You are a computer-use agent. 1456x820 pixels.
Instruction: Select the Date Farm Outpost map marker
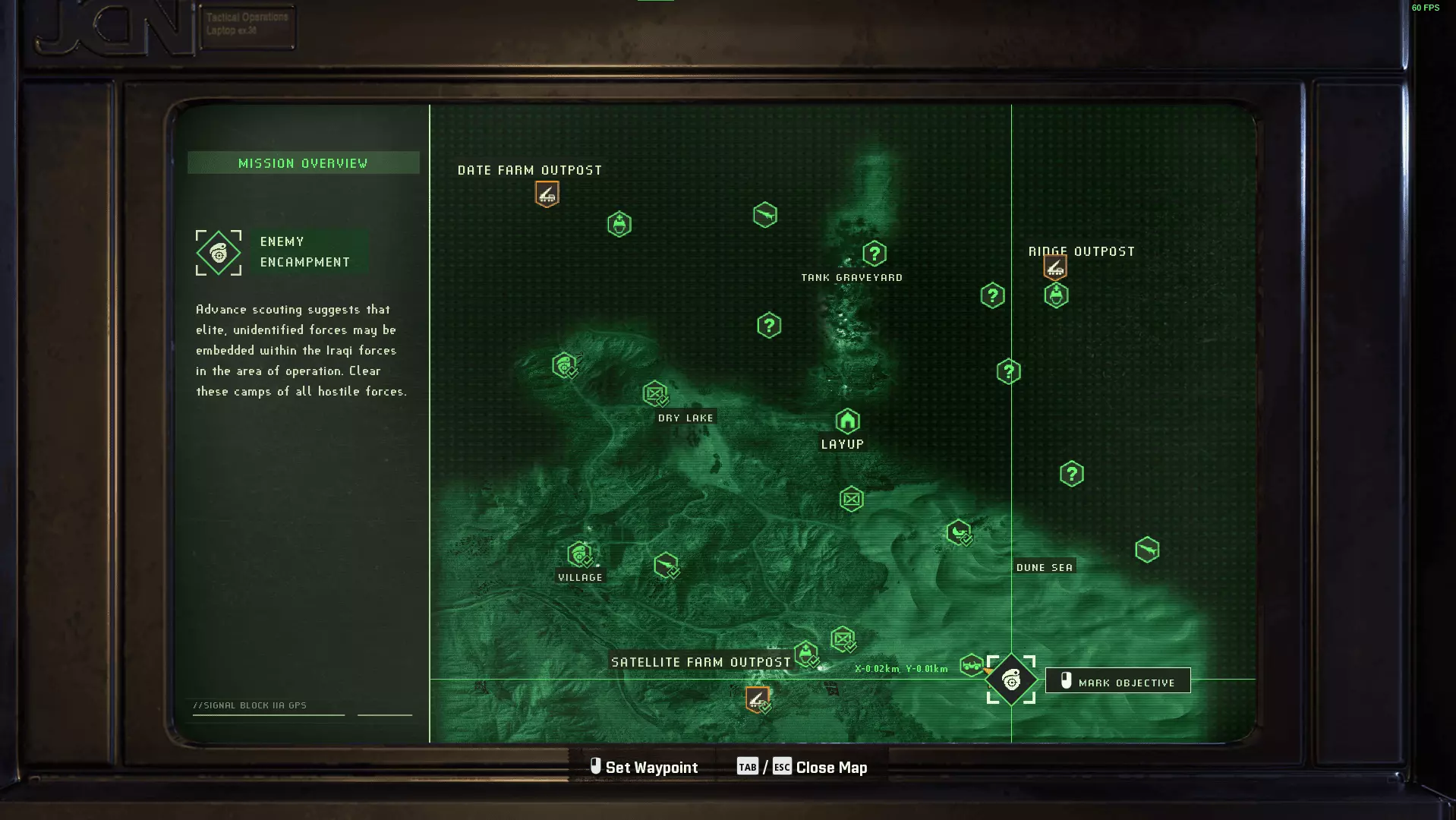(547, 194)
